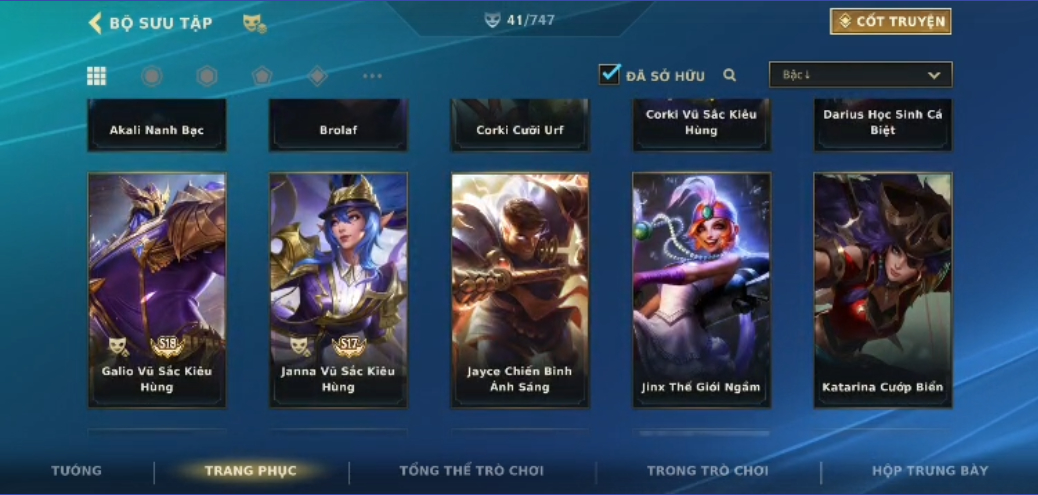The image size is (1038, 495).
Task: View the Katarina Cướp Biển skin card
Action: coord(883,290)
